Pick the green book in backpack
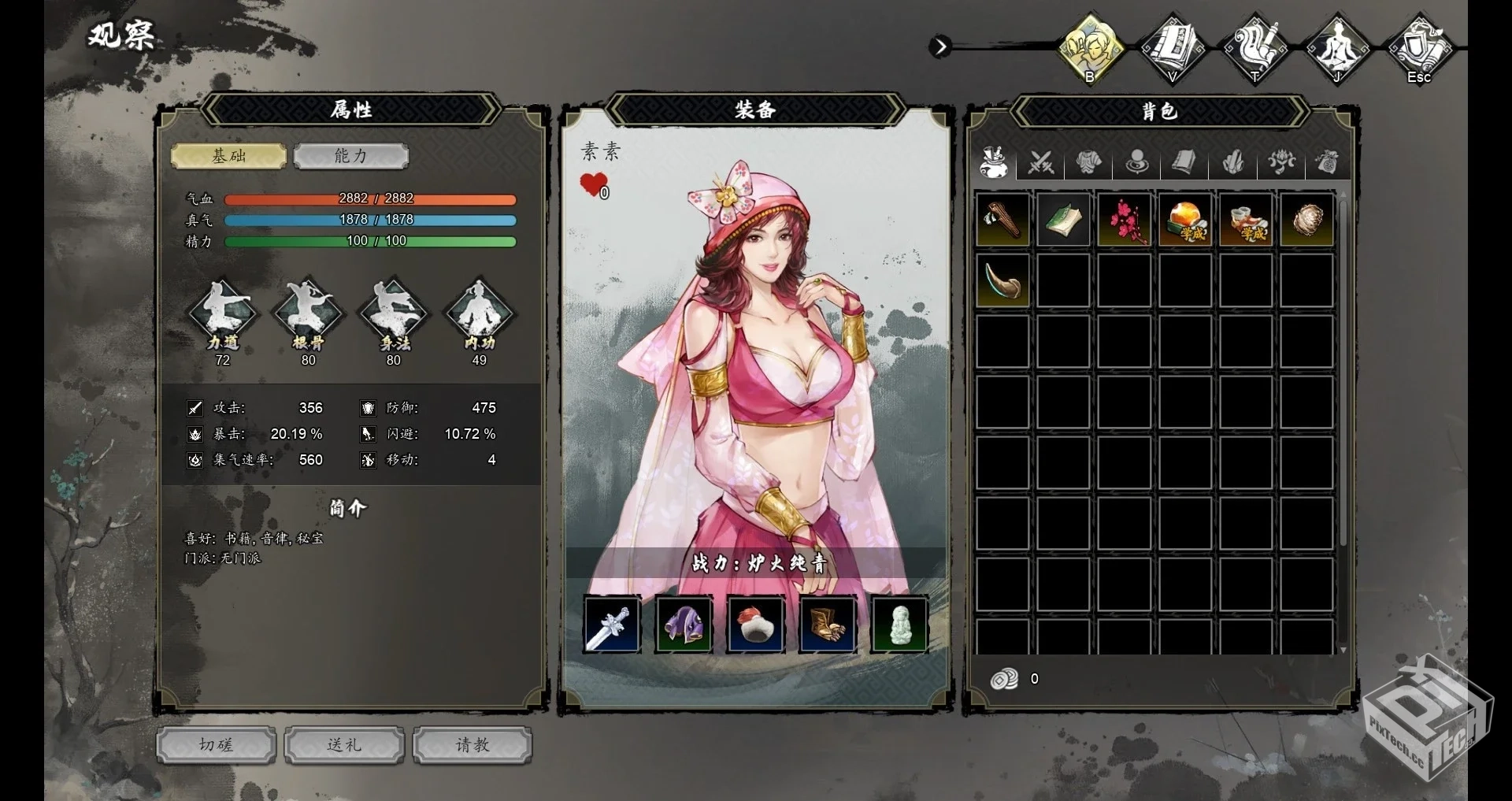1512x801 pixels. click(x=1063, y=221)
